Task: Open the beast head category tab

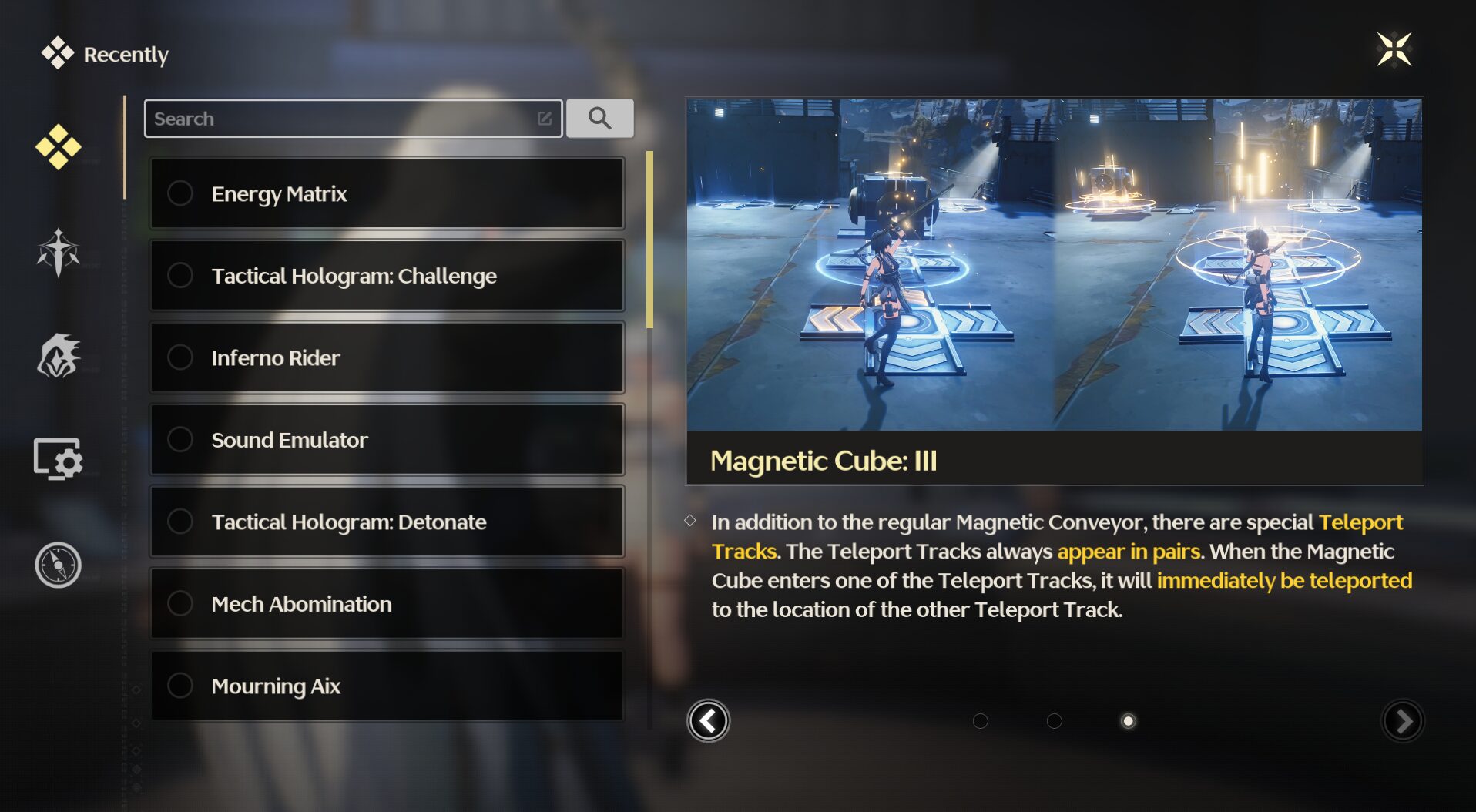Action: pos(59,356)
